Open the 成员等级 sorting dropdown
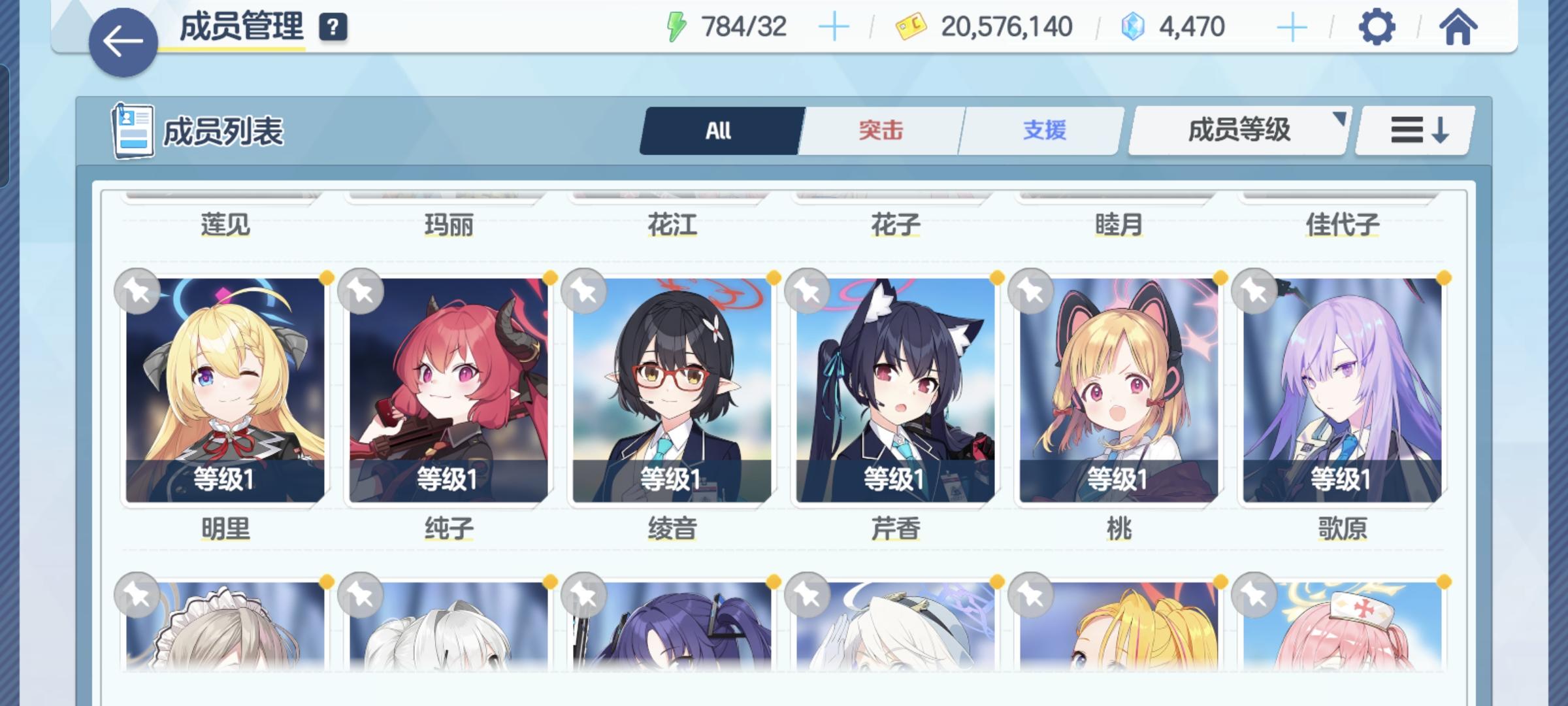This screenshot has width=1568, height=706. (x=1237, y=129)
